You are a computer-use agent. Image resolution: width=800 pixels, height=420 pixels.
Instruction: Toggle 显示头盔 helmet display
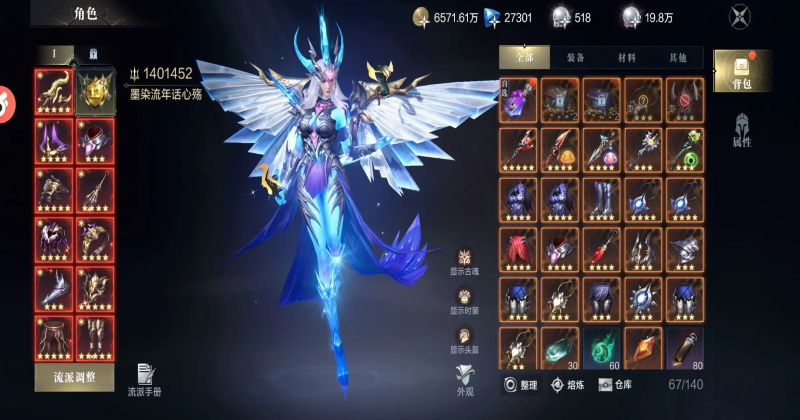465,340
